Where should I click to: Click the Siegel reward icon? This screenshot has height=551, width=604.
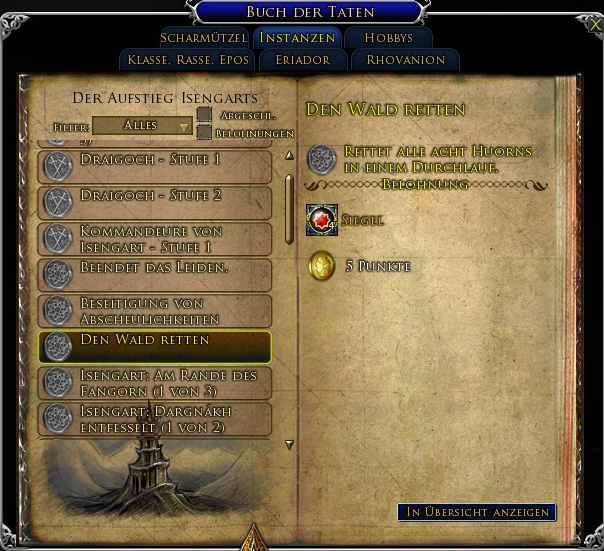point(321,220)
